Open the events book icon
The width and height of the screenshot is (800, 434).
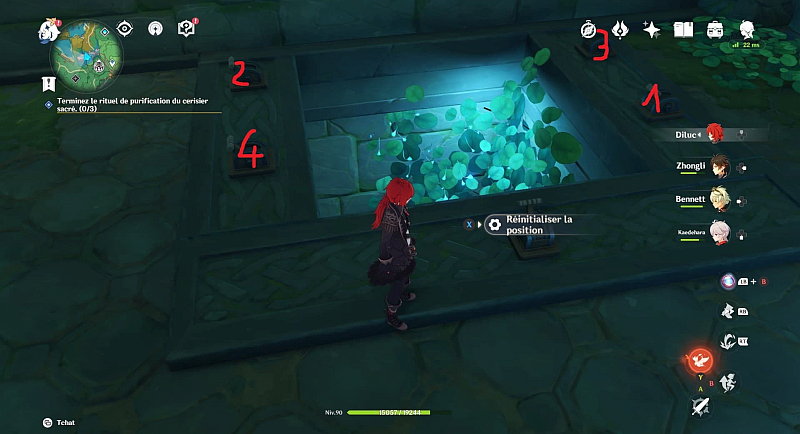[x=684, y=30]
